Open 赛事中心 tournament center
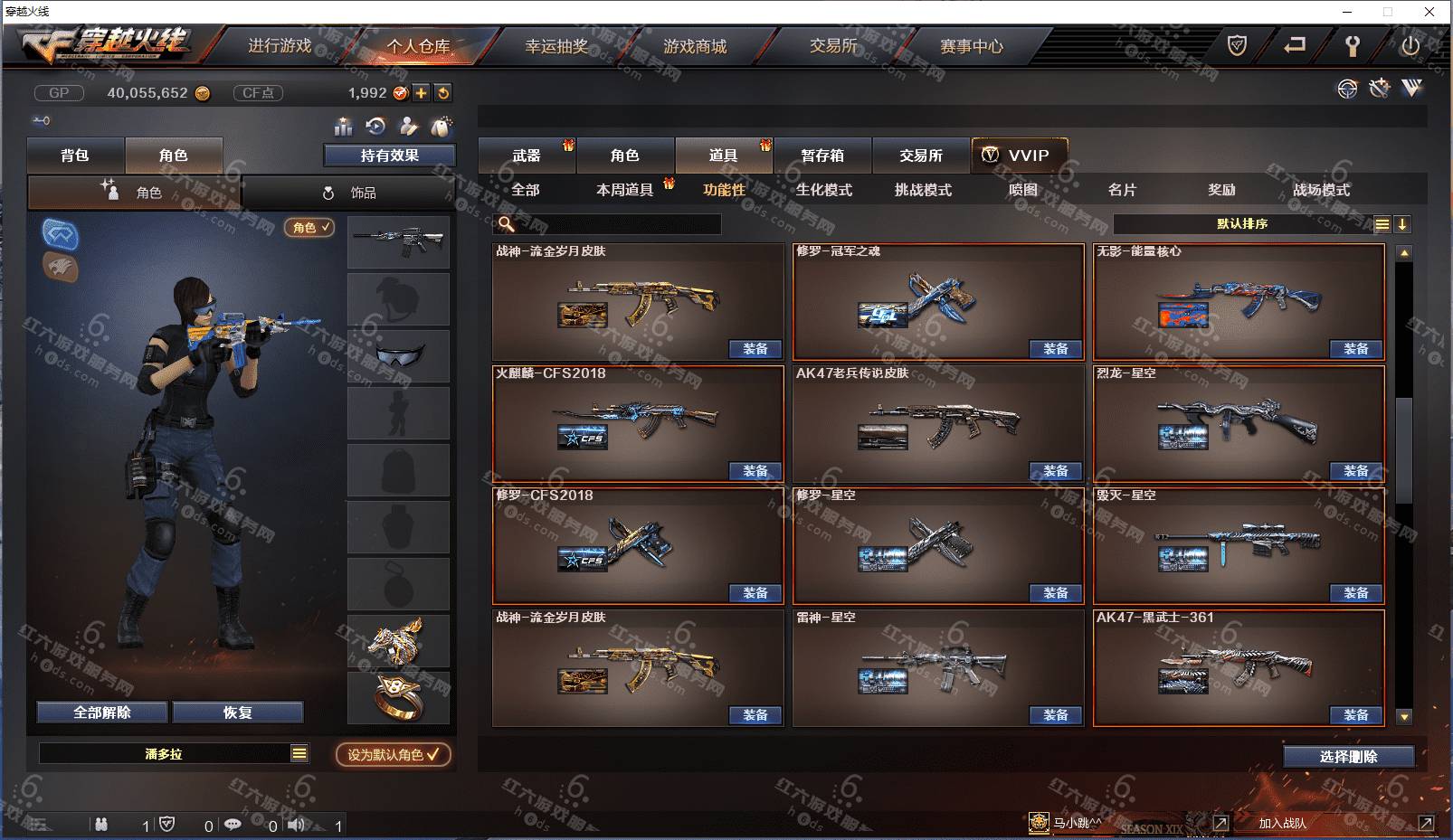Image resolution: width=1453 pixels, height=840 pixels. tap(972, 46)
